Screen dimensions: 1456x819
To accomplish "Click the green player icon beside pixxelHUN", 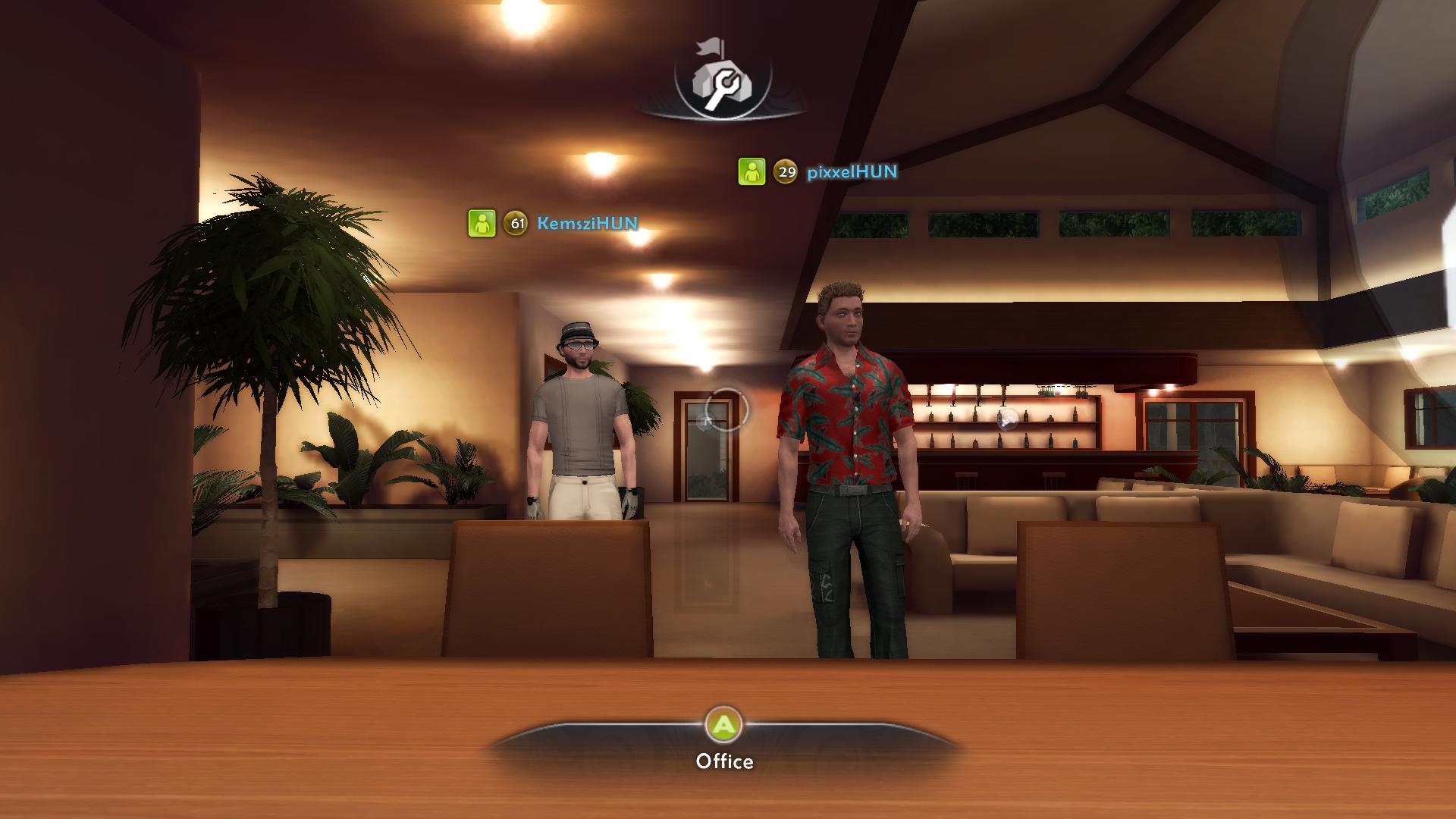I will (x=752, y=172).
